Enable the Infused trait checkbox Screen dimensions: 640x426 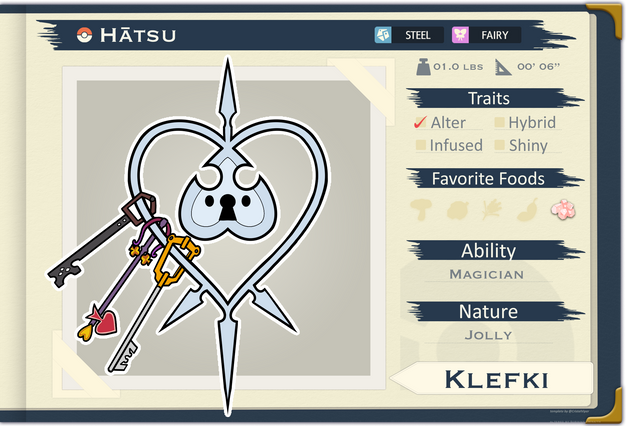coord(420,145)
